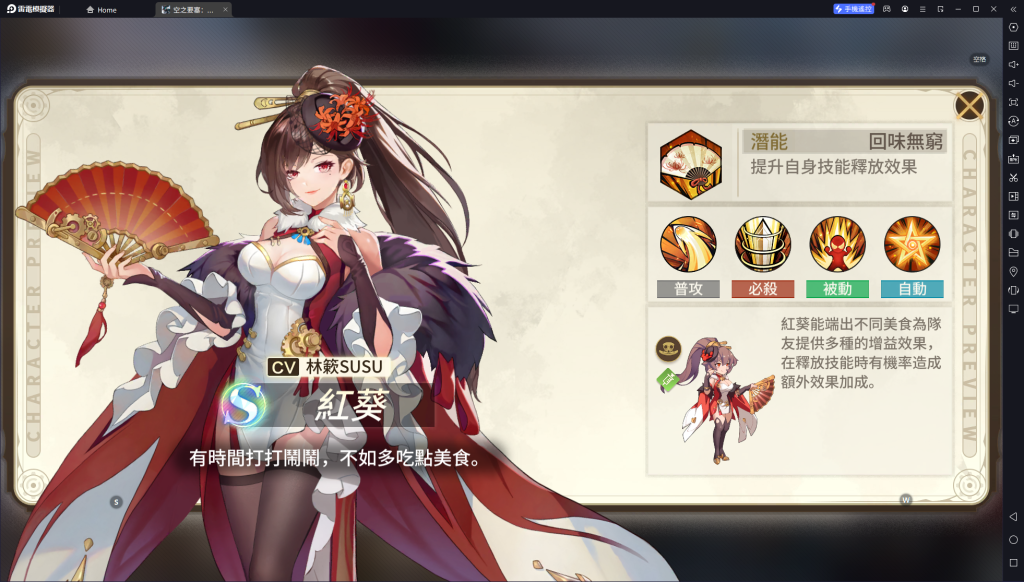Click the emulator back triangle button
The height and width of the screenshot is (582, 1024).
1013,516
